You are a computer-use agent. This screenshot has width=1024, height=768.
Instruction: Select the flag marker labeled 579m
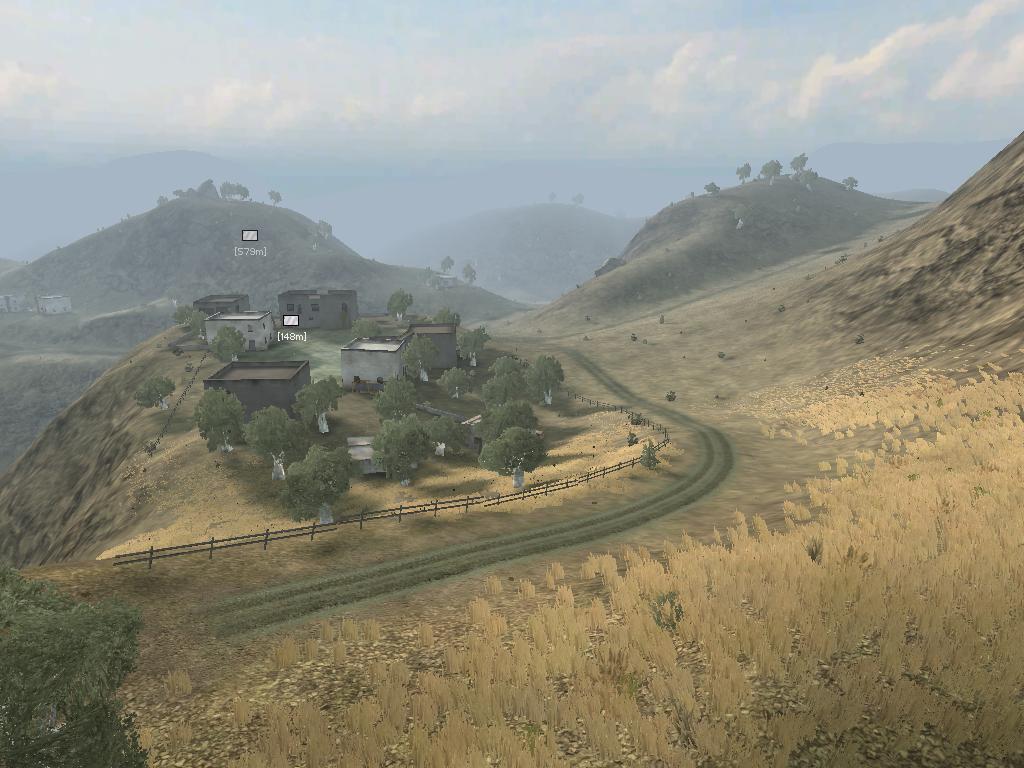point(250,235)
